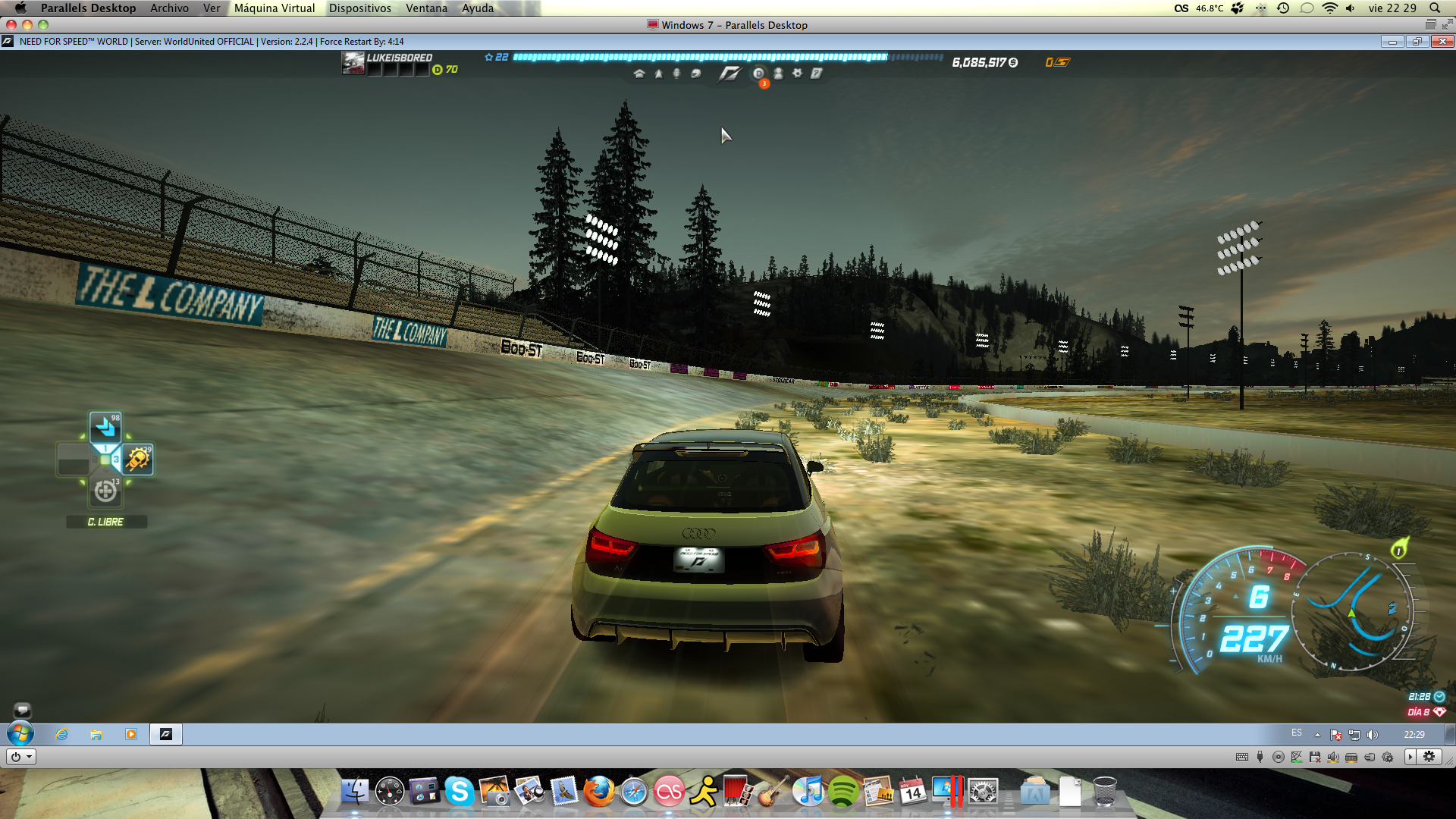The width and height of the screenshot is (1456, 819).
Task: Open the safehouse home icon
Action: pos(639,74)
